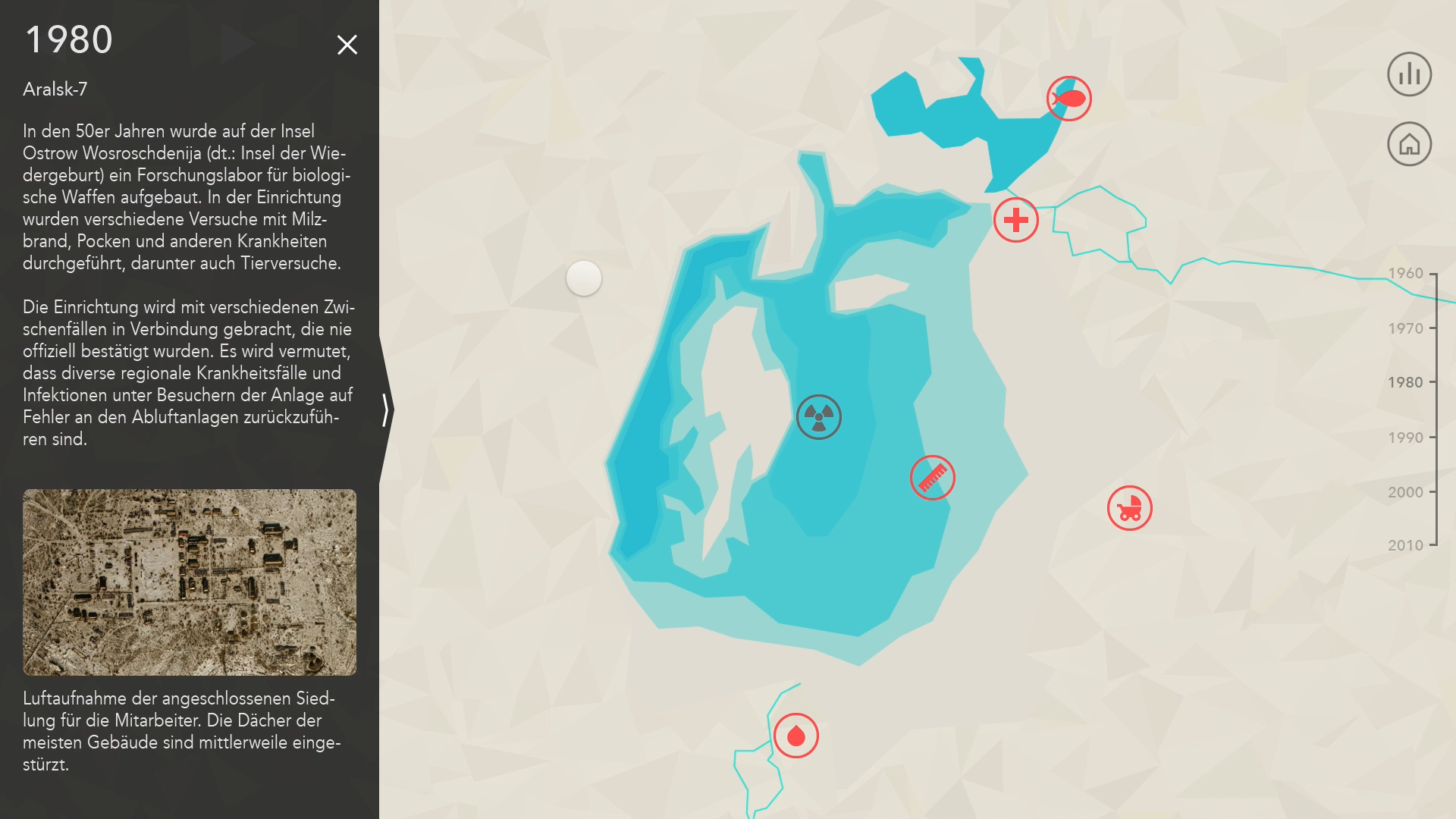Enlarge the aerial settlement photo
This screenshot has width=1456, height=819.
(x=190, y=582)
